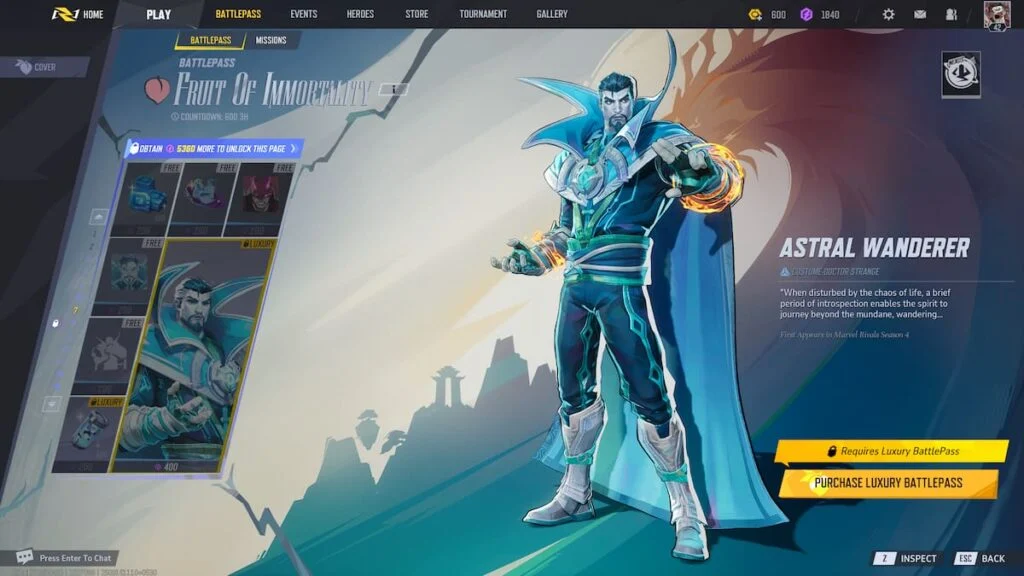Switch to the Missions tab

tap(270, 40)
